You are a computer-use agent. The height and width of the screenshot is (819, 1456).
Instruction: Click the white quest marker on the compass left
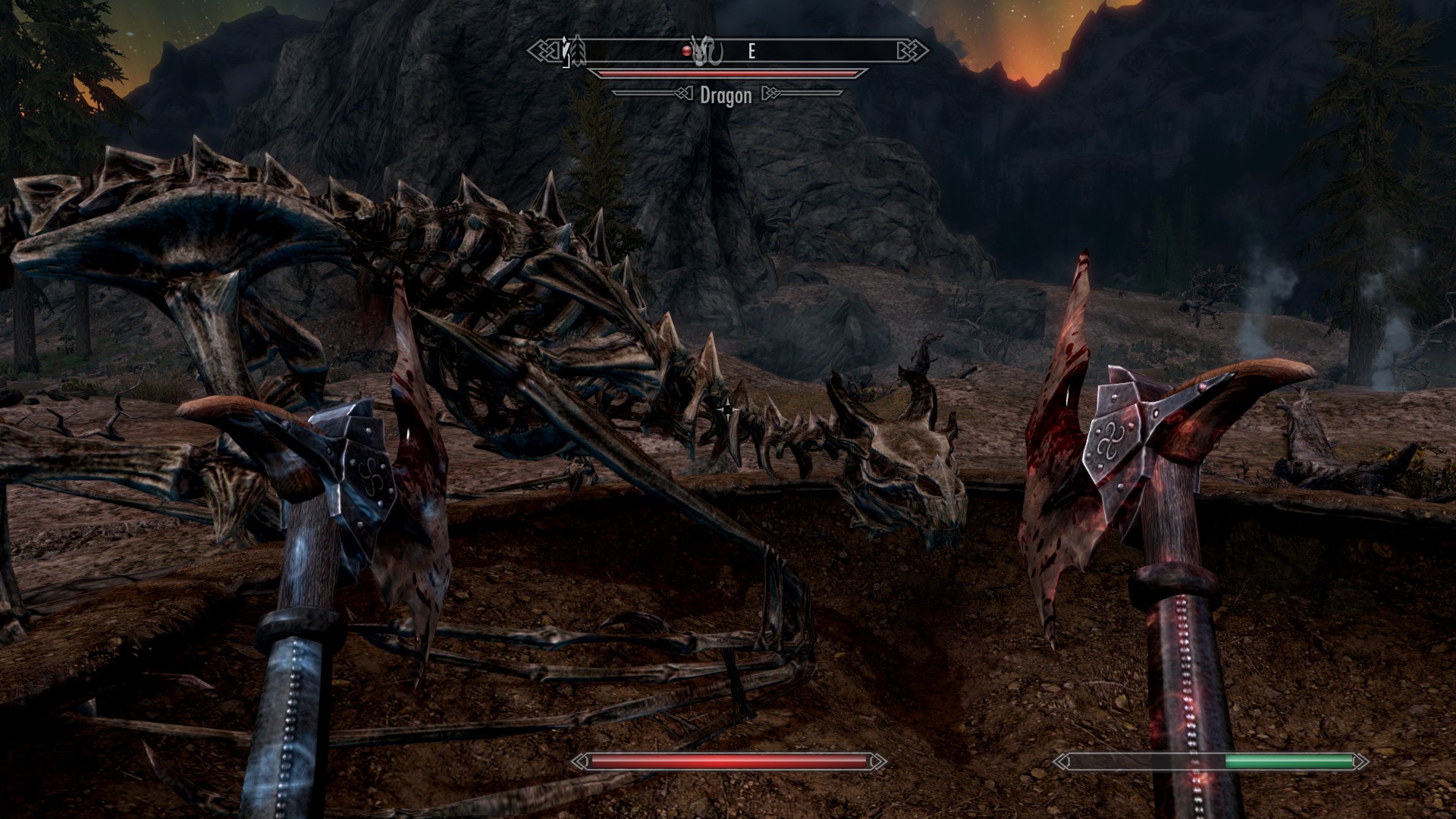point(567,50)
